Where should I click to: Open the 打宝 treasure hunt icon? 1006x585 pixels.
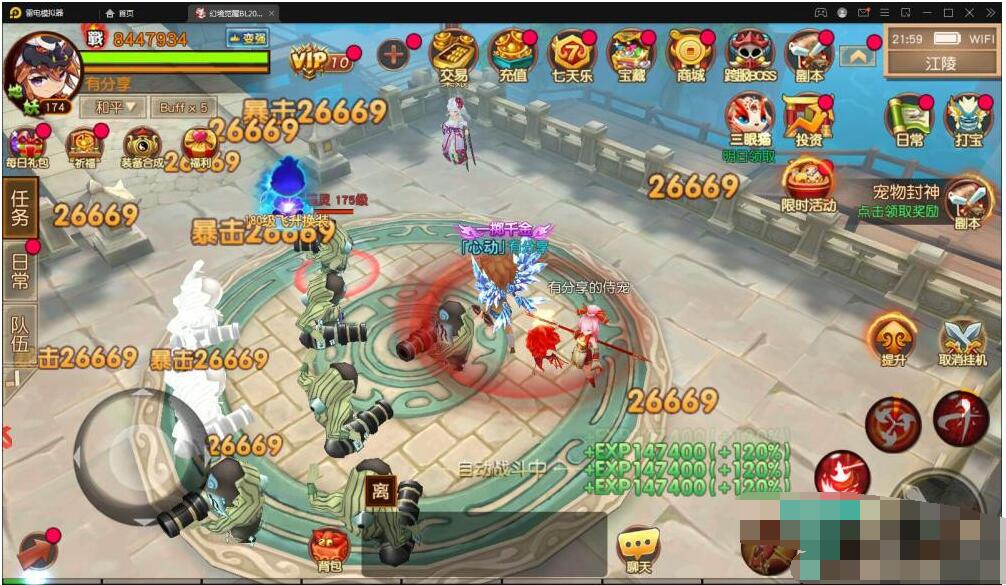tap(967, 120)
